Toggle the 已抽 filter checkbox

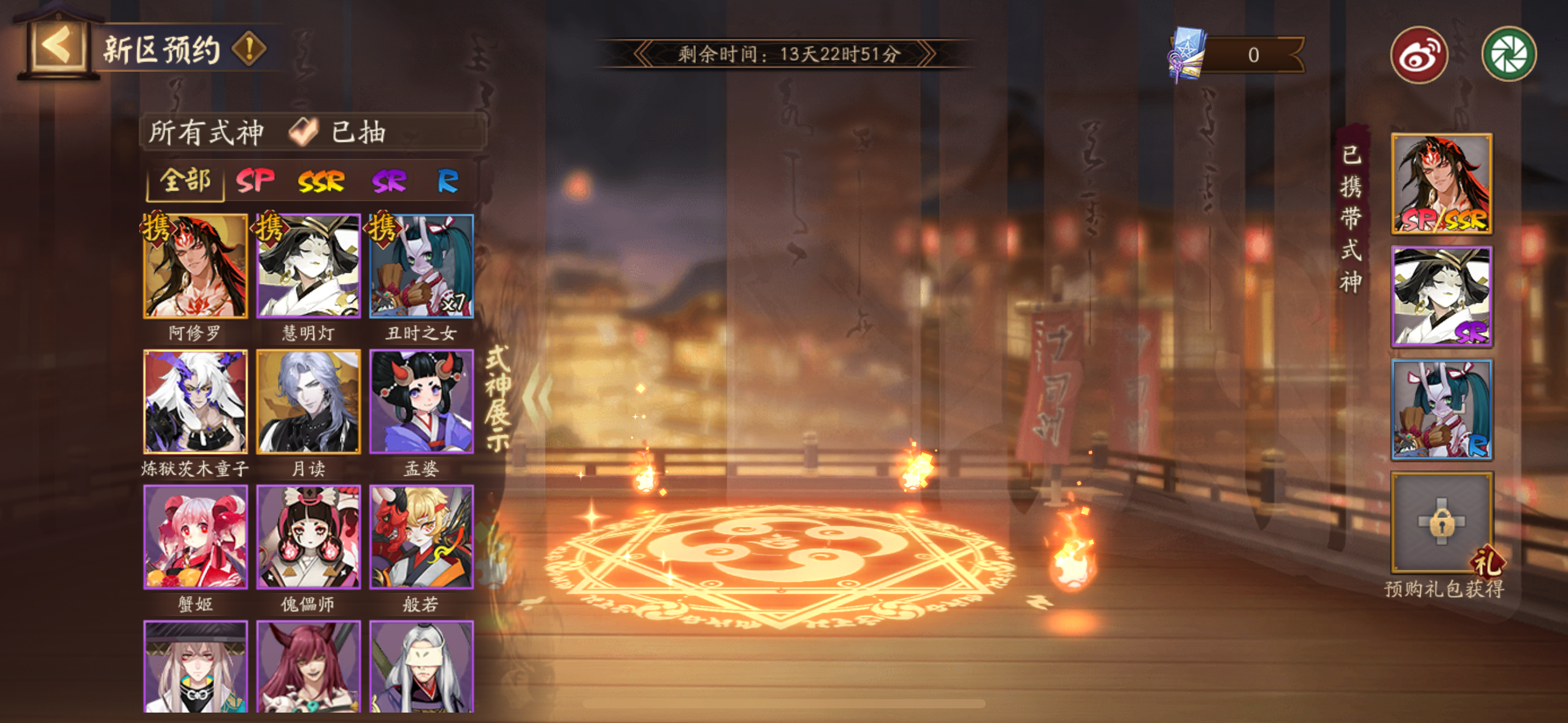pos(304,132)
